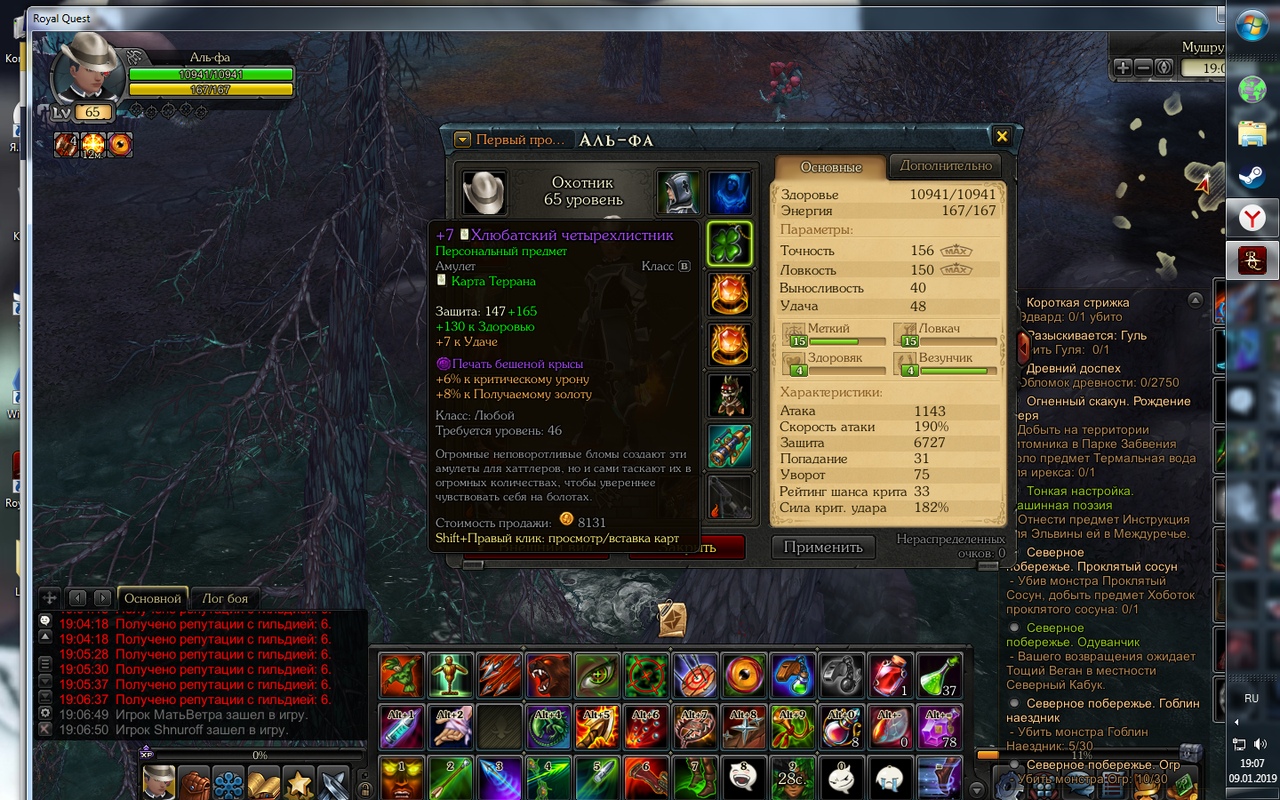Select the four-leaf clover amulet slot
1280x800 pixels.
click(x=730, y=244)
